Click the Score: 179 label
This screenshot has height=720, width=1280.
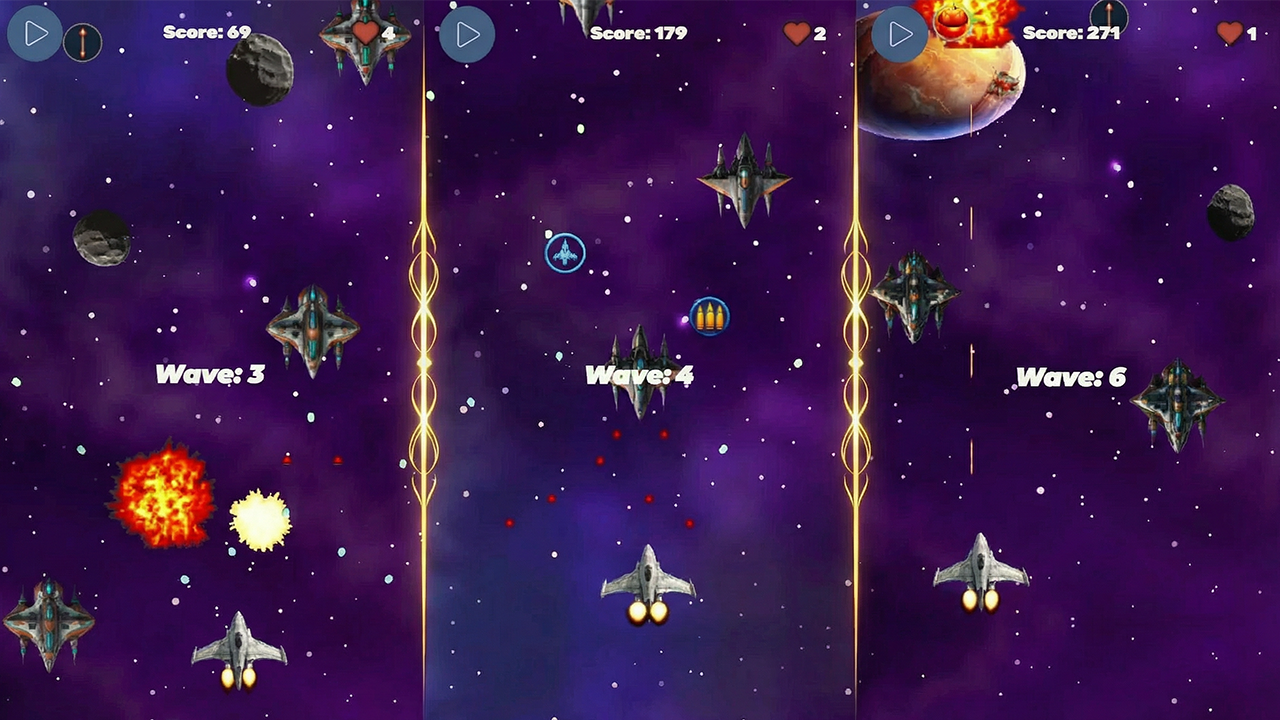pos(637,32)
